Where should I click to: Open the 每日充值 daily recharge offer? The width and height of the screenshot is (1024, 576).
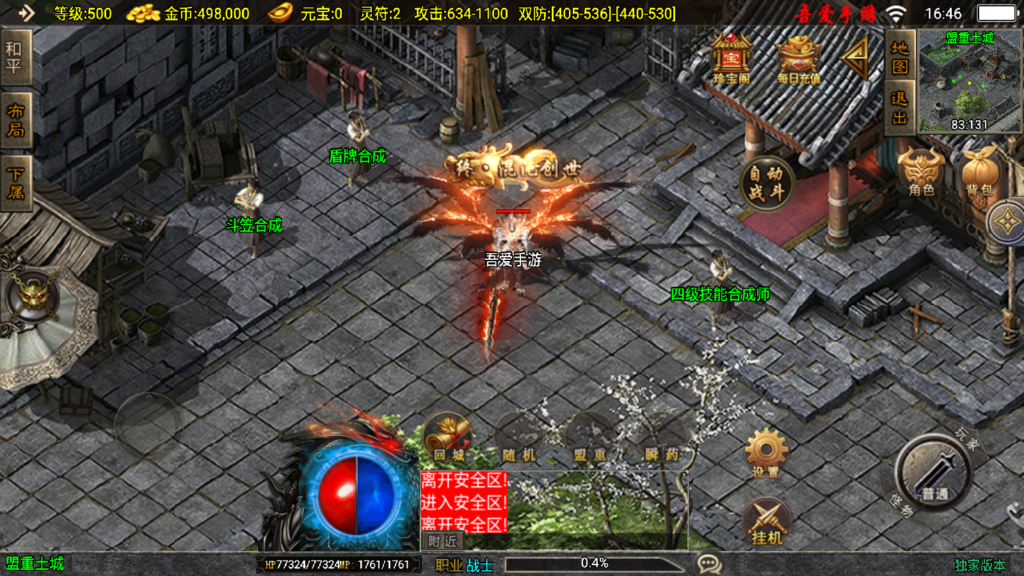coord(799,59)
